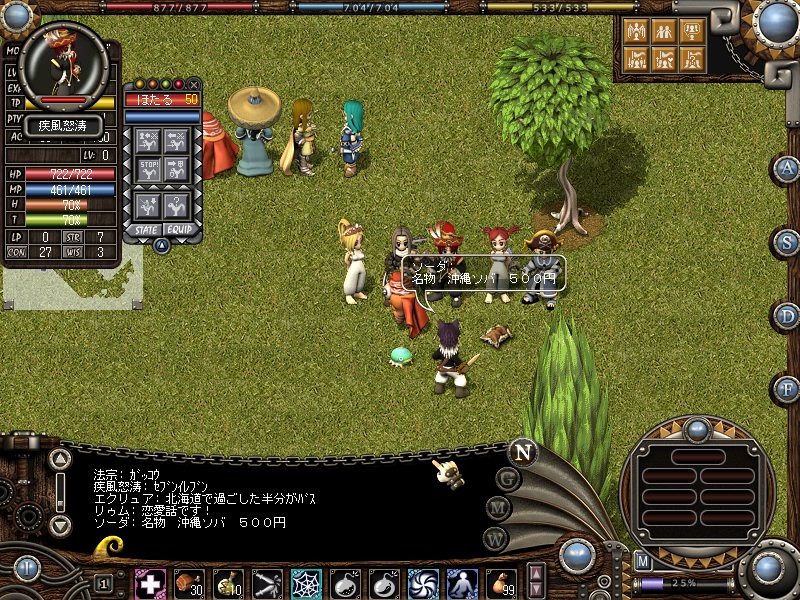Click the F shortcut button

(x=787, y=388)
